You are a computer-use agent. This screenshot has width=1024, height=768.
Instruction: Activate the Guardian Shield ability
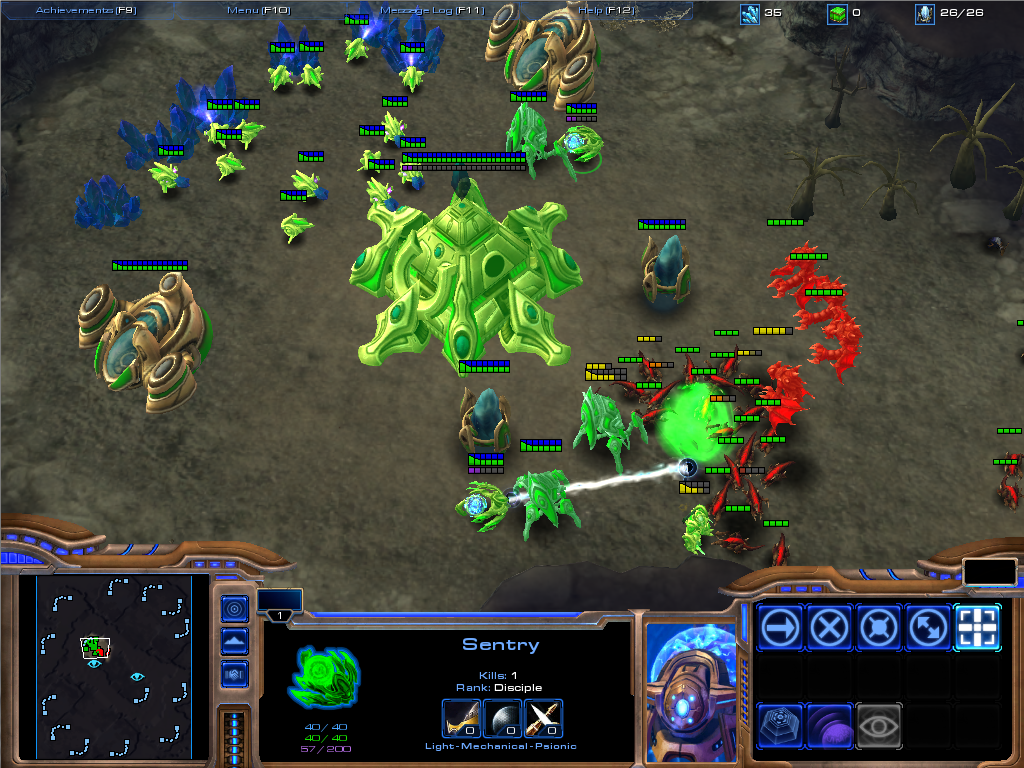tap(830, 725)
